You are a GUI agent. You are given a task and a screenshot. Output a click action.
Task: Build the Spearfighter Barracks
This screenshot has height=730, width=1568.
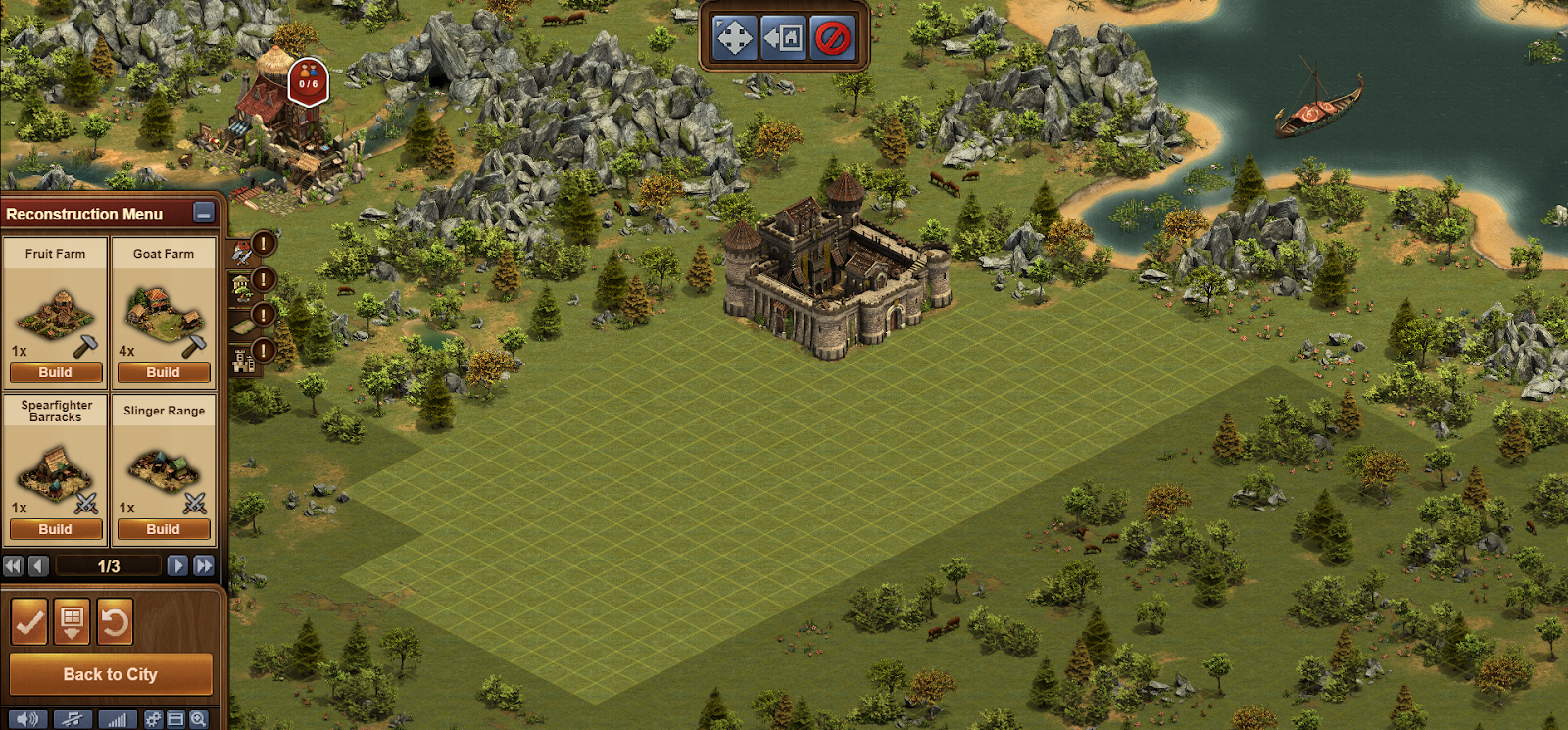click(56, 529)
